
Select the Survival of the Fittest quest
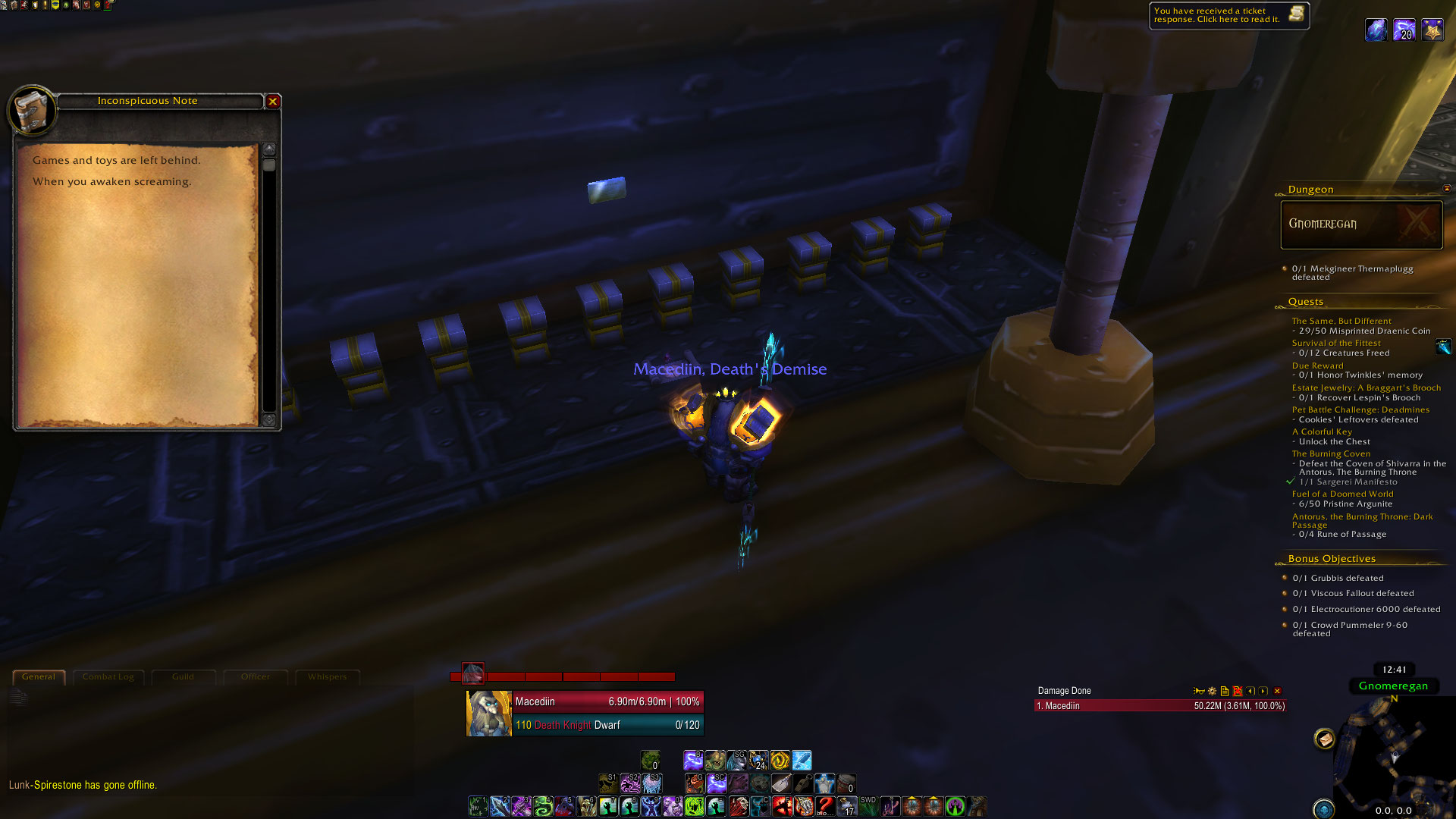pyautogui.click(x=1336, y=344)
